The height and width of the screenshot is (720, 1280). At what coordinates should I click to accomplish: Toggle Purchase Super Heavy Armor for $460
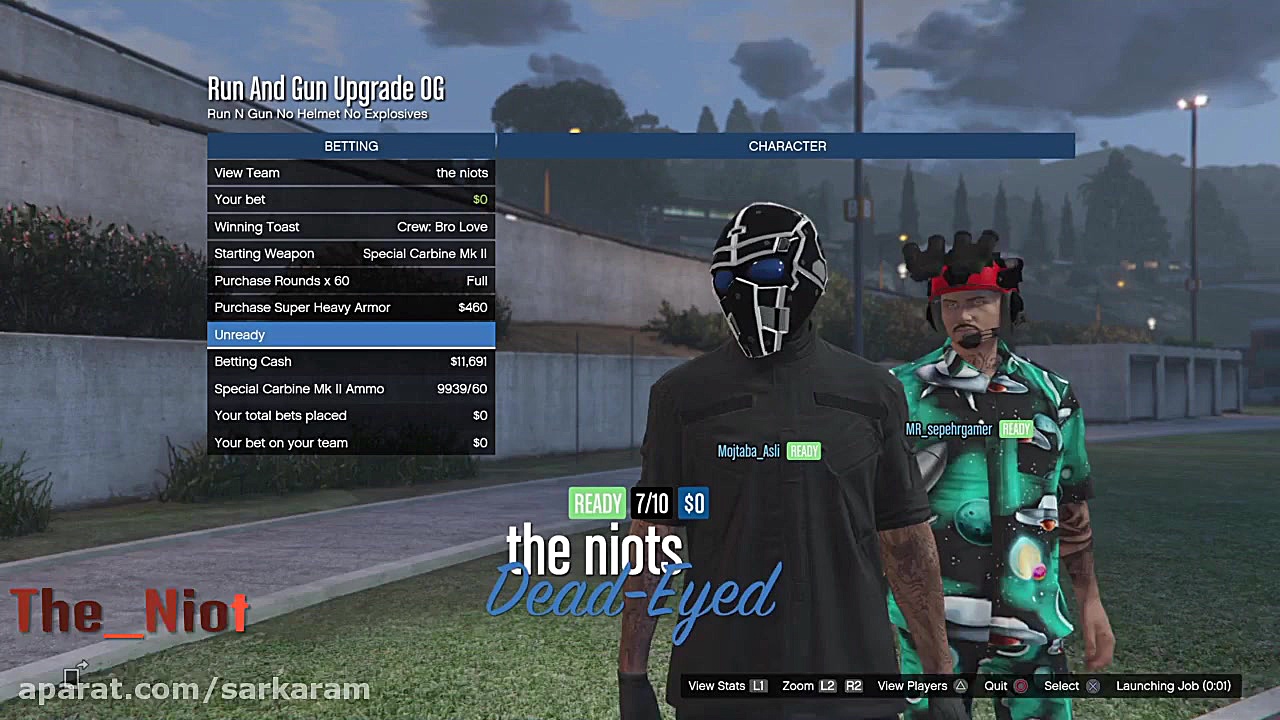350,307
